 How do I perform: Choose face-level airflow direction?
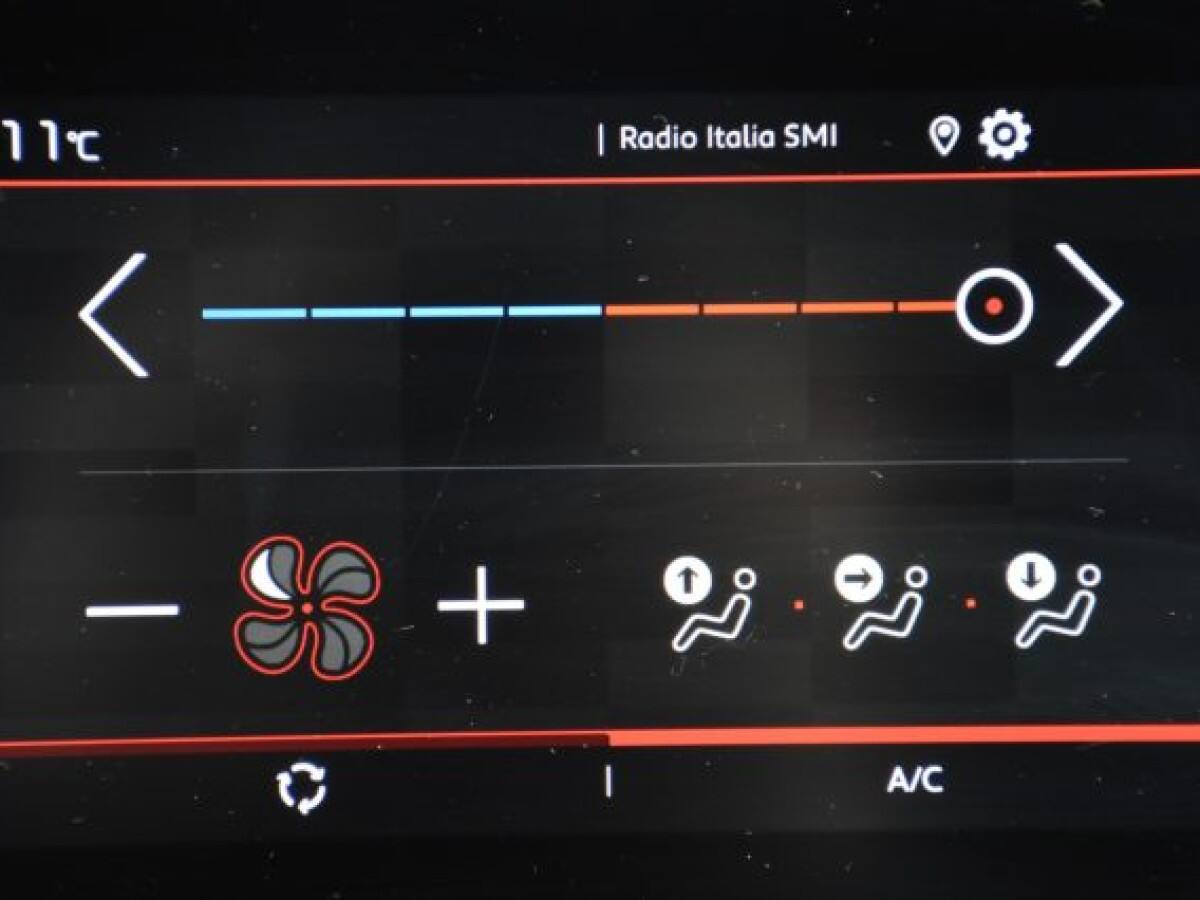880,605
